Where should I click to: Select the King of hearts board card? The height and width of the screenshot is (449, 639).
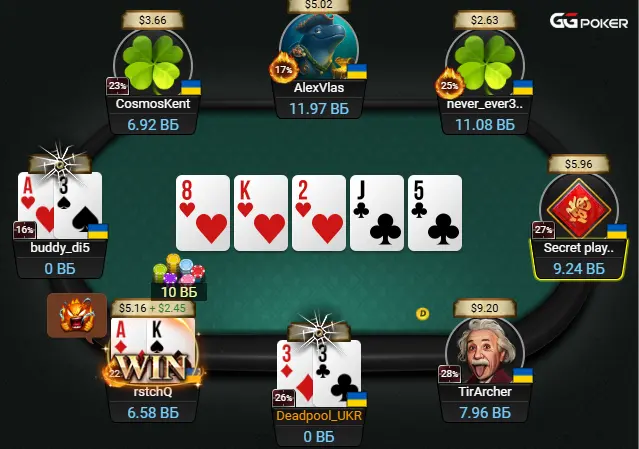click(260, 213)
